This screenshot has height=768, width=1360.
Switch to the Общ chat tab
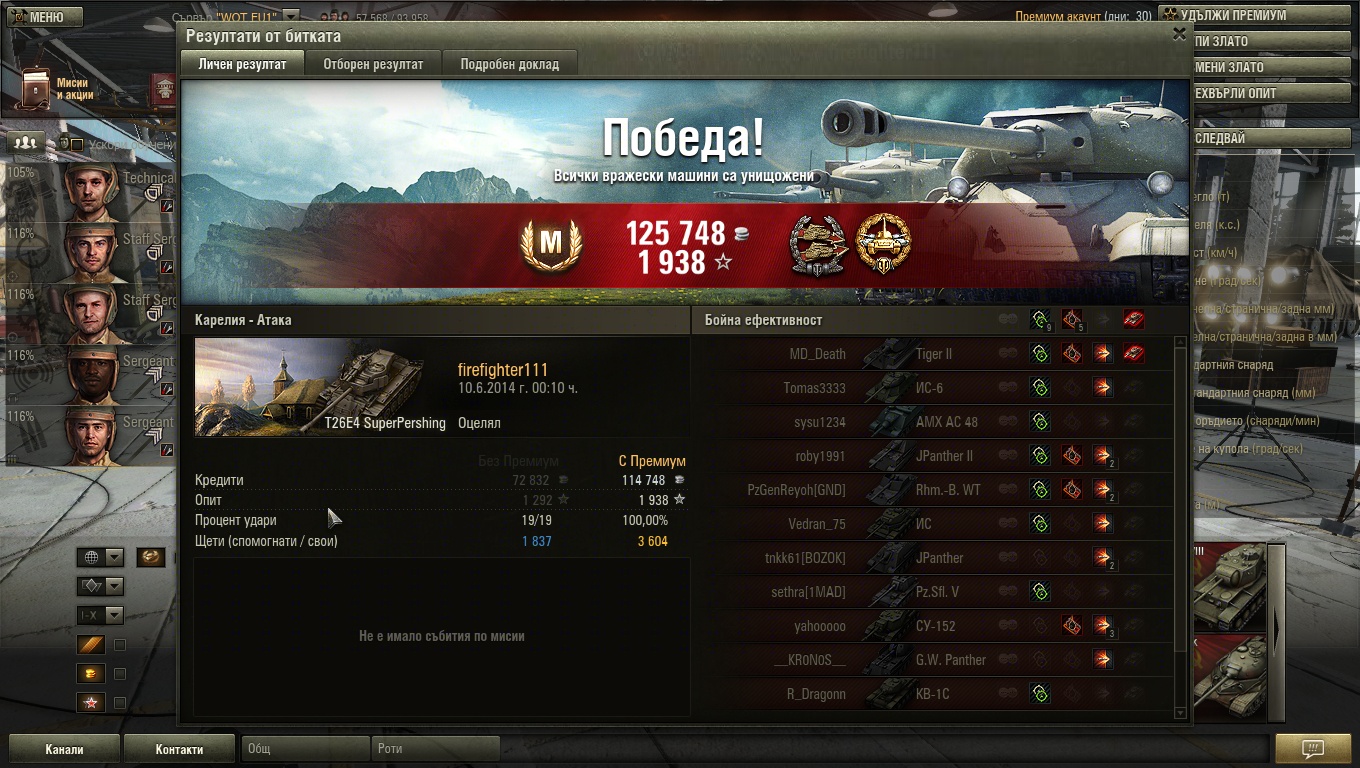pyautogui.click(x=304, y=748)
